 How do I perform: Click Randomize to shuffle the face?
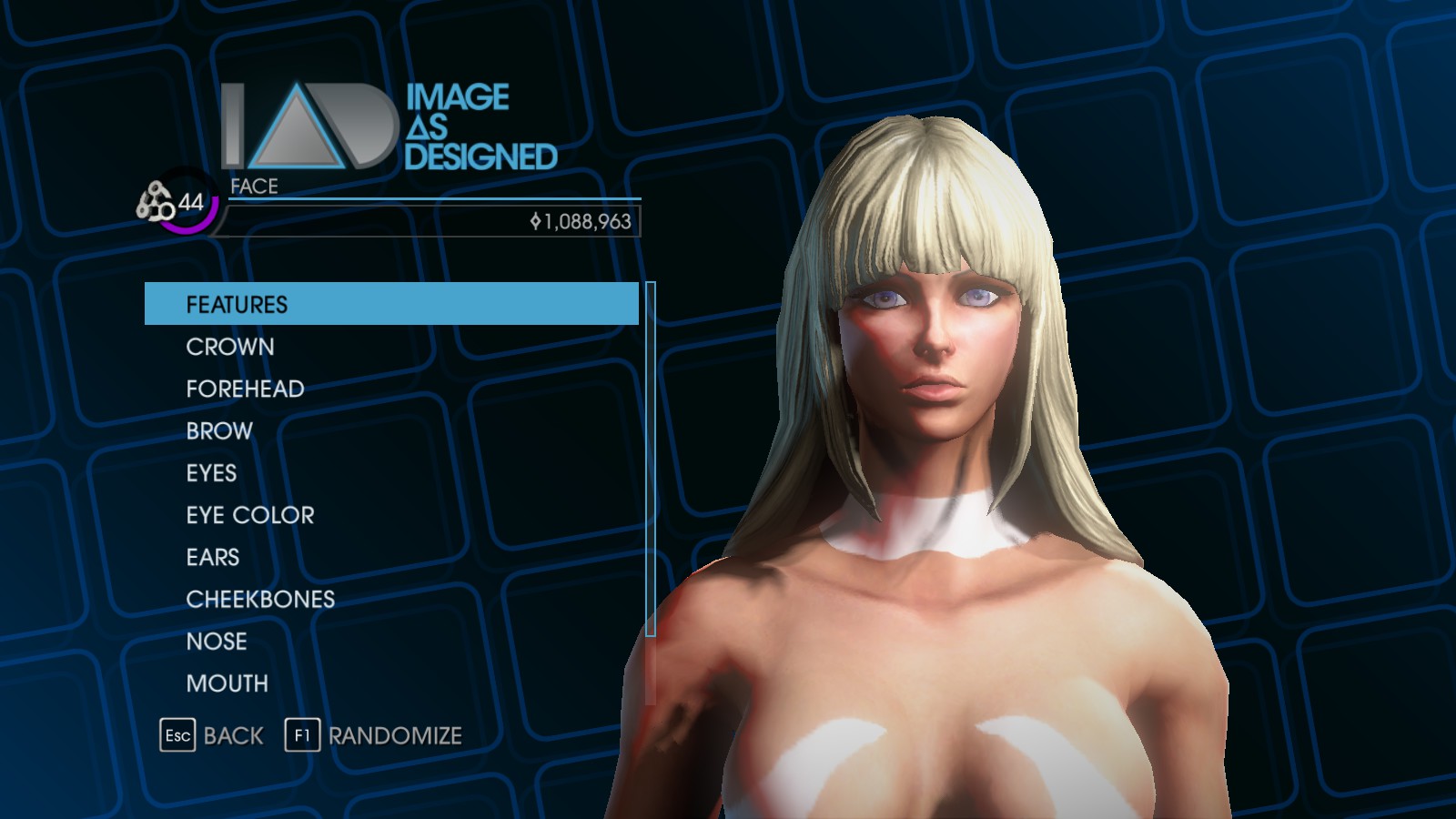click(x=374, y=735)
